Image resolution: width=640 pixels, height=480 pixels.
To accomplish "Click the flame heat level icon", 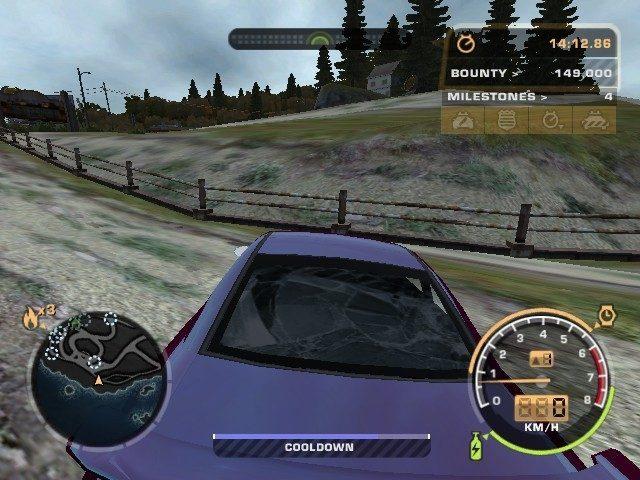I will point(33,320).
